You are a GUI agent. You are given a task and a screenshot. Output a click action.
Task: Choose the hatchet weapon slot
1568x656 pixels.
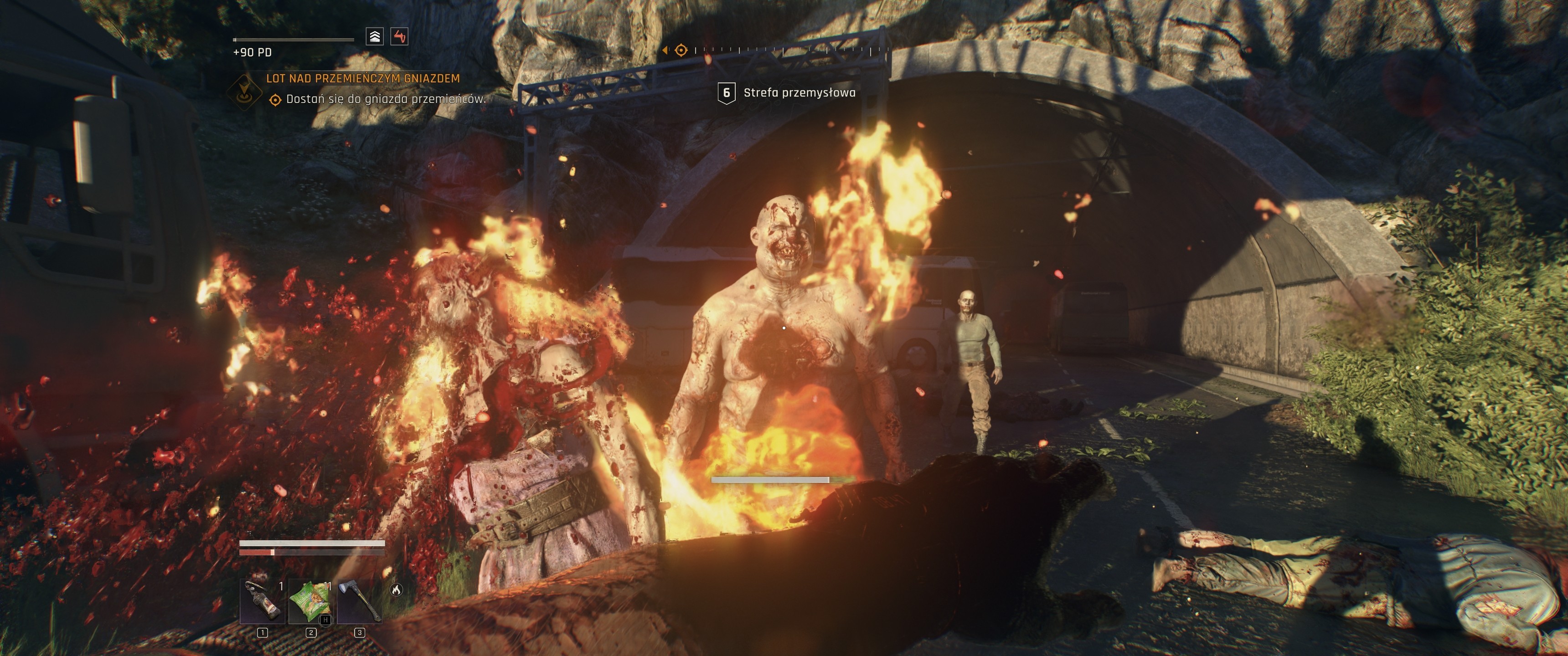pyautogui.click(x=359, y=601)
